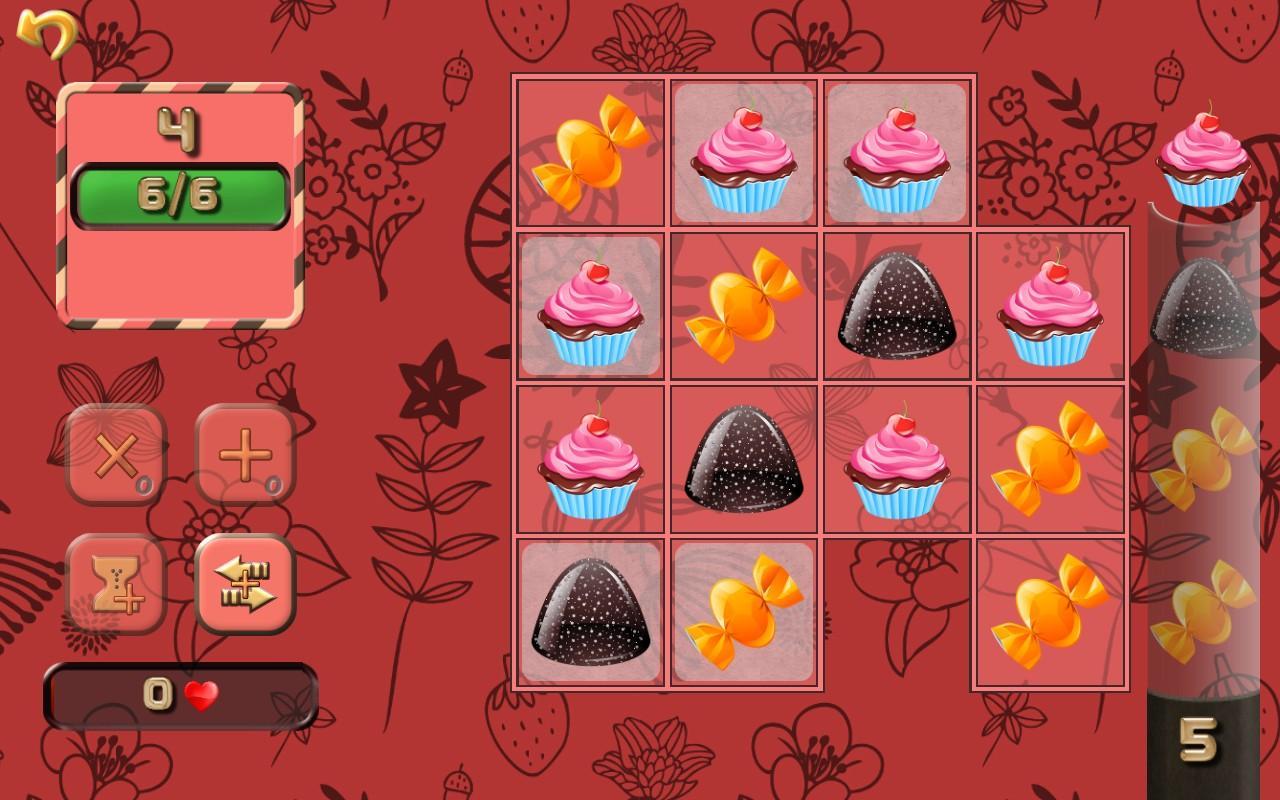1280x800 pixels.
Task: Click the empty cell in the bottom row
Action: pos(895,610)
